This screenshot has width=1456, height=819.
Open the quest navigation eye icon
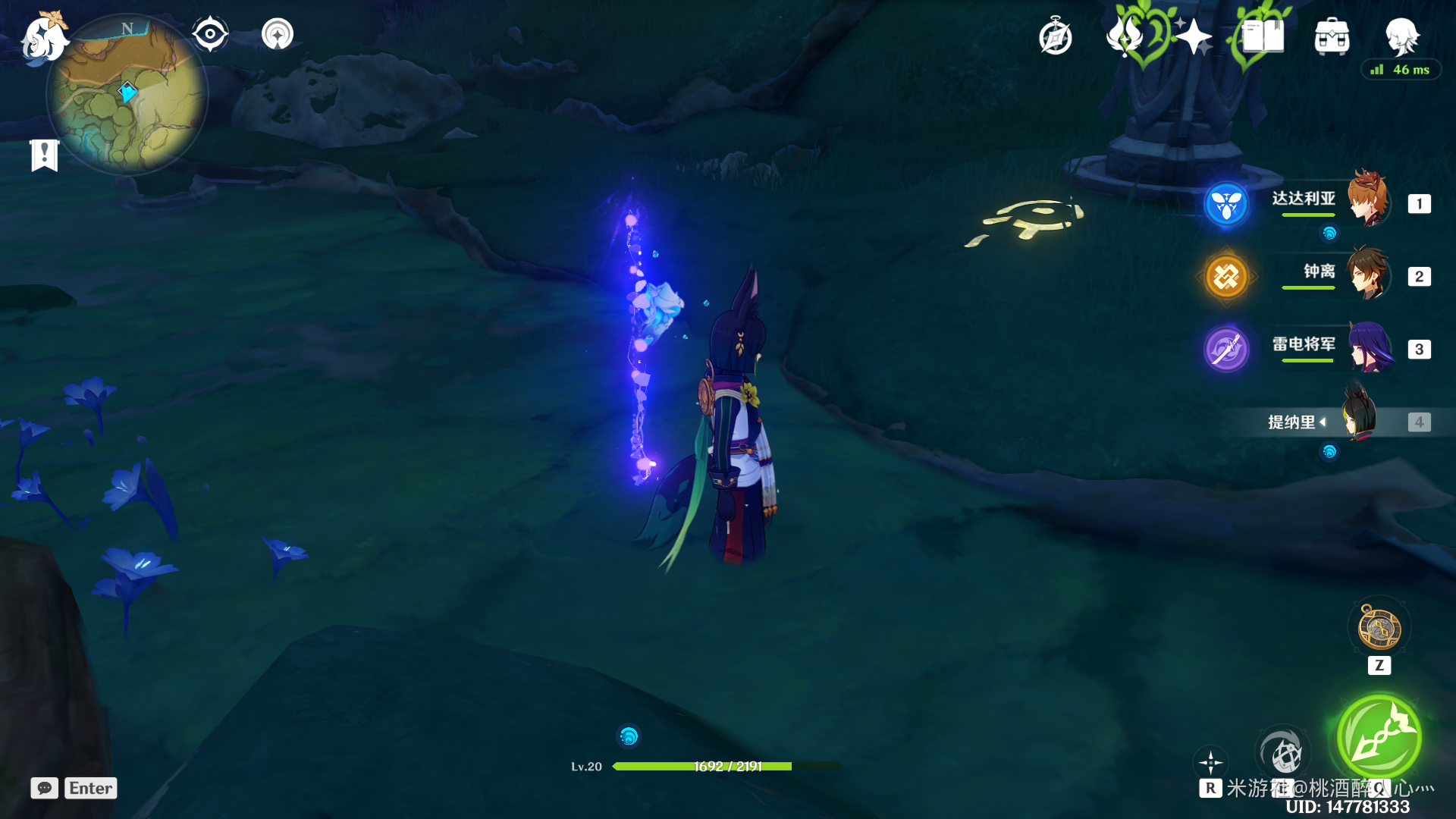point(210,34)
